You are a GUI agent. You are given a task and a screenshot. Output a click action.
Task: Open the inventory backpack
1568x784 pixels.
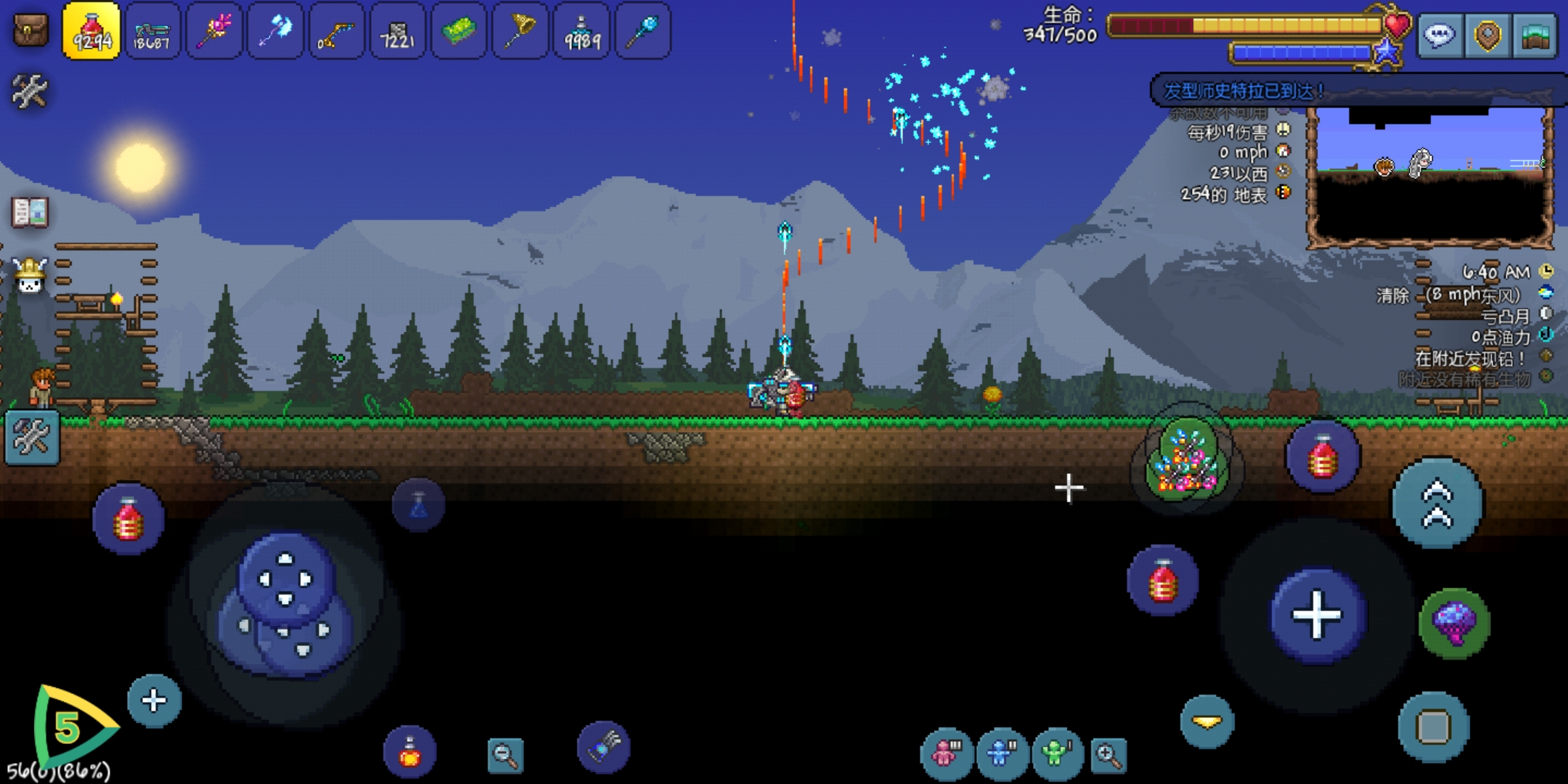[x=31, y=30]
